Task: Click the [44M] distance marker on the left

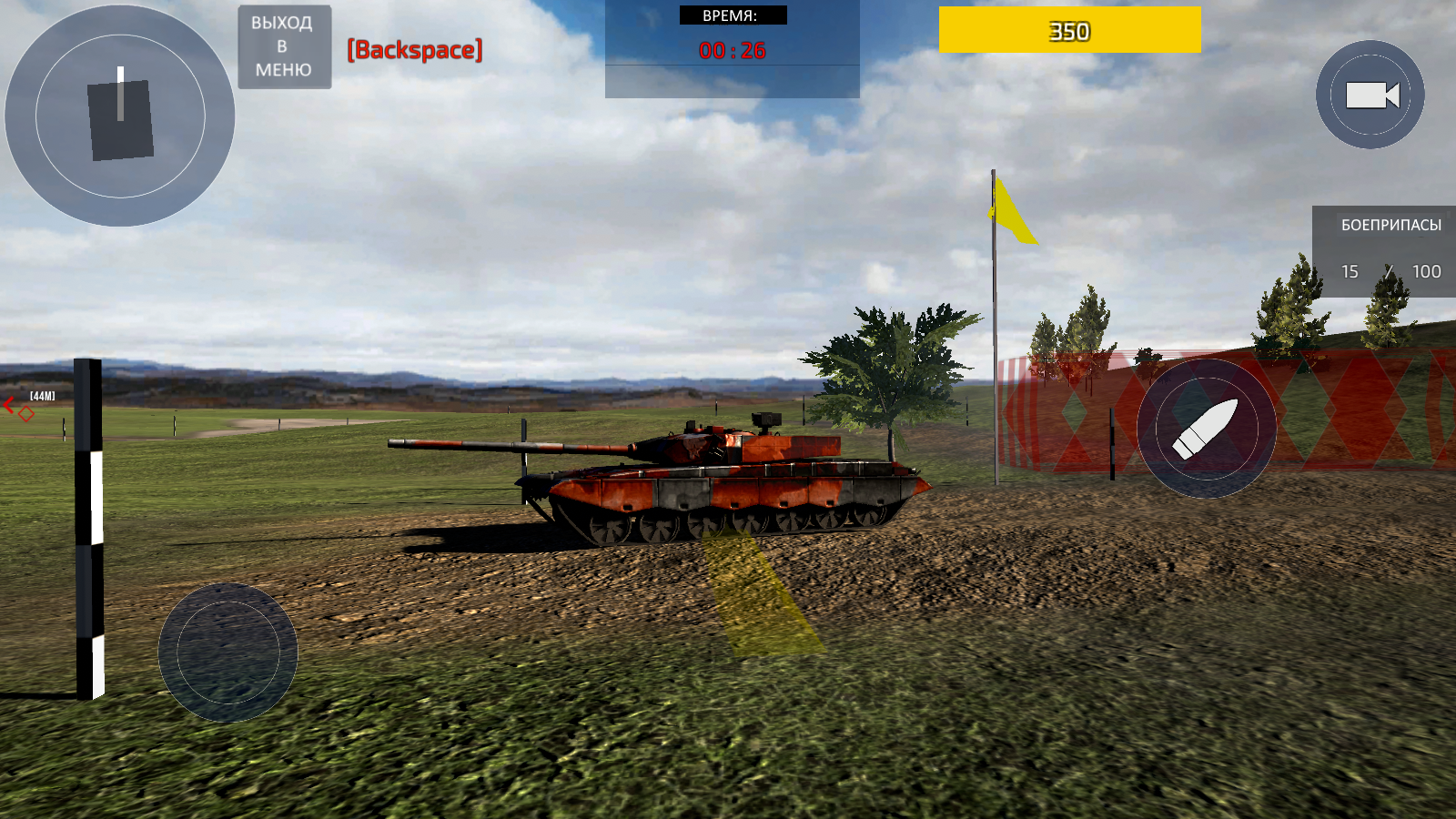Action: pyautogui.click(x=42, y=396)
